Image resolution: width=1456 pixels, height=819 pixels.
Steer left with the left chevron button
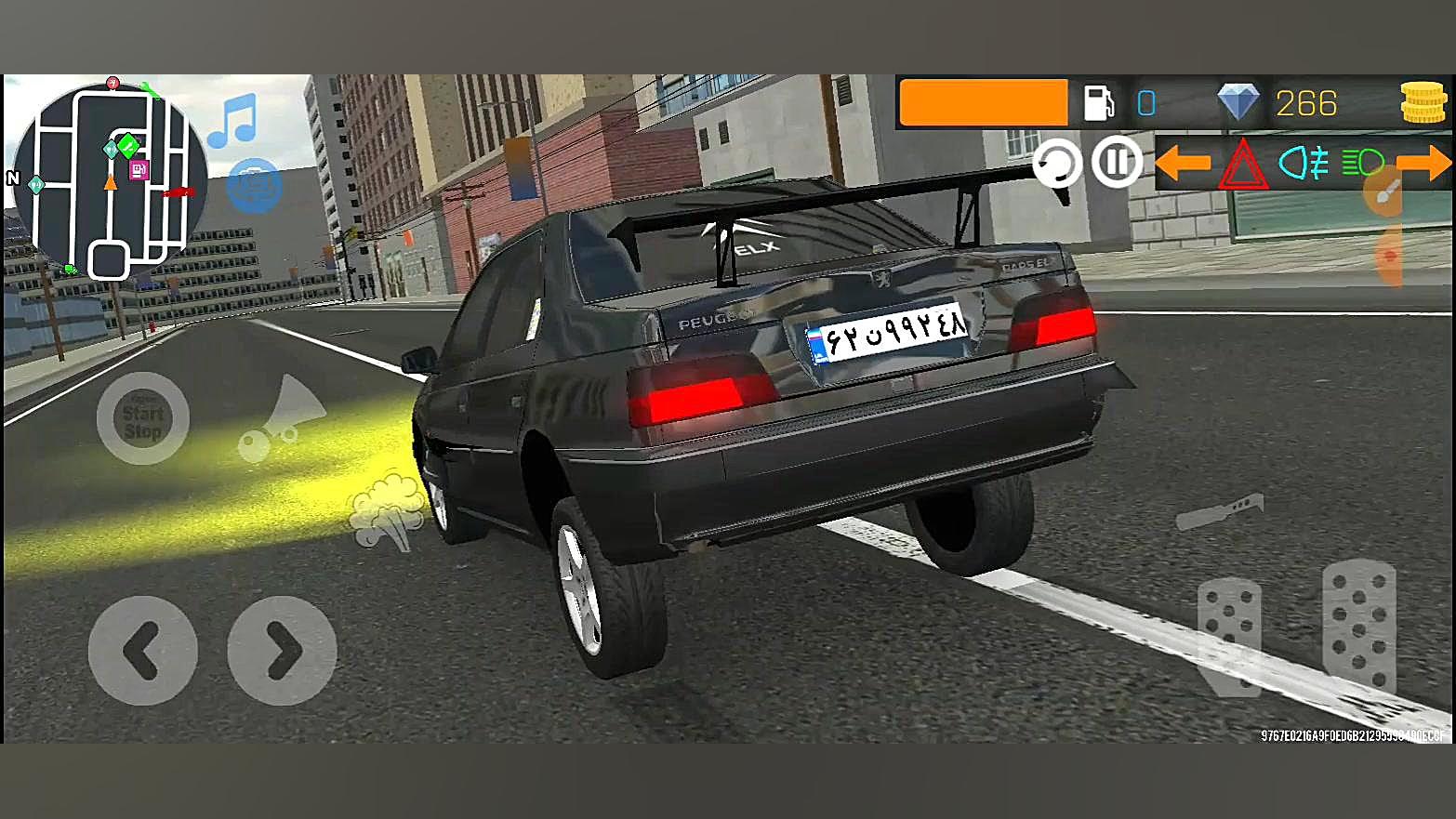pos(142,651)
